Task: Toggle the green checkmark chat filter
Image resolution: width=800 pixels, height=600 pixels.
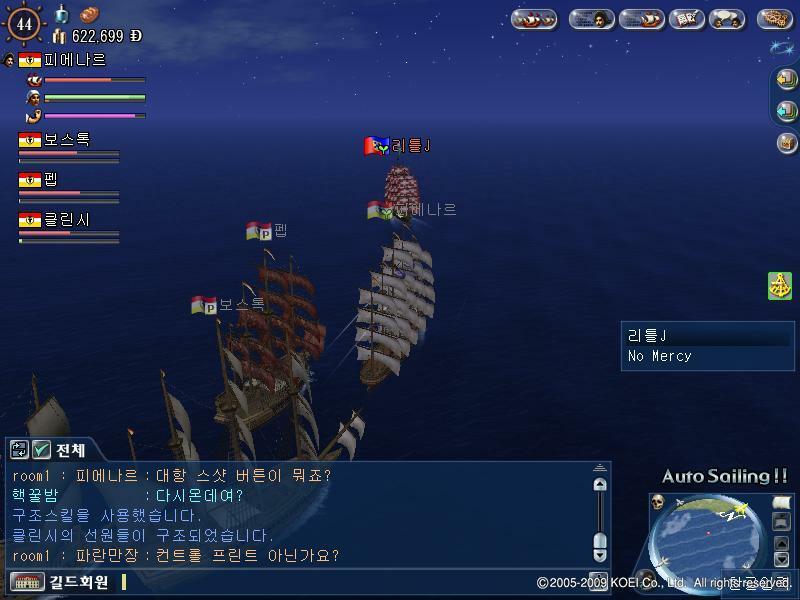Action: 41,450
